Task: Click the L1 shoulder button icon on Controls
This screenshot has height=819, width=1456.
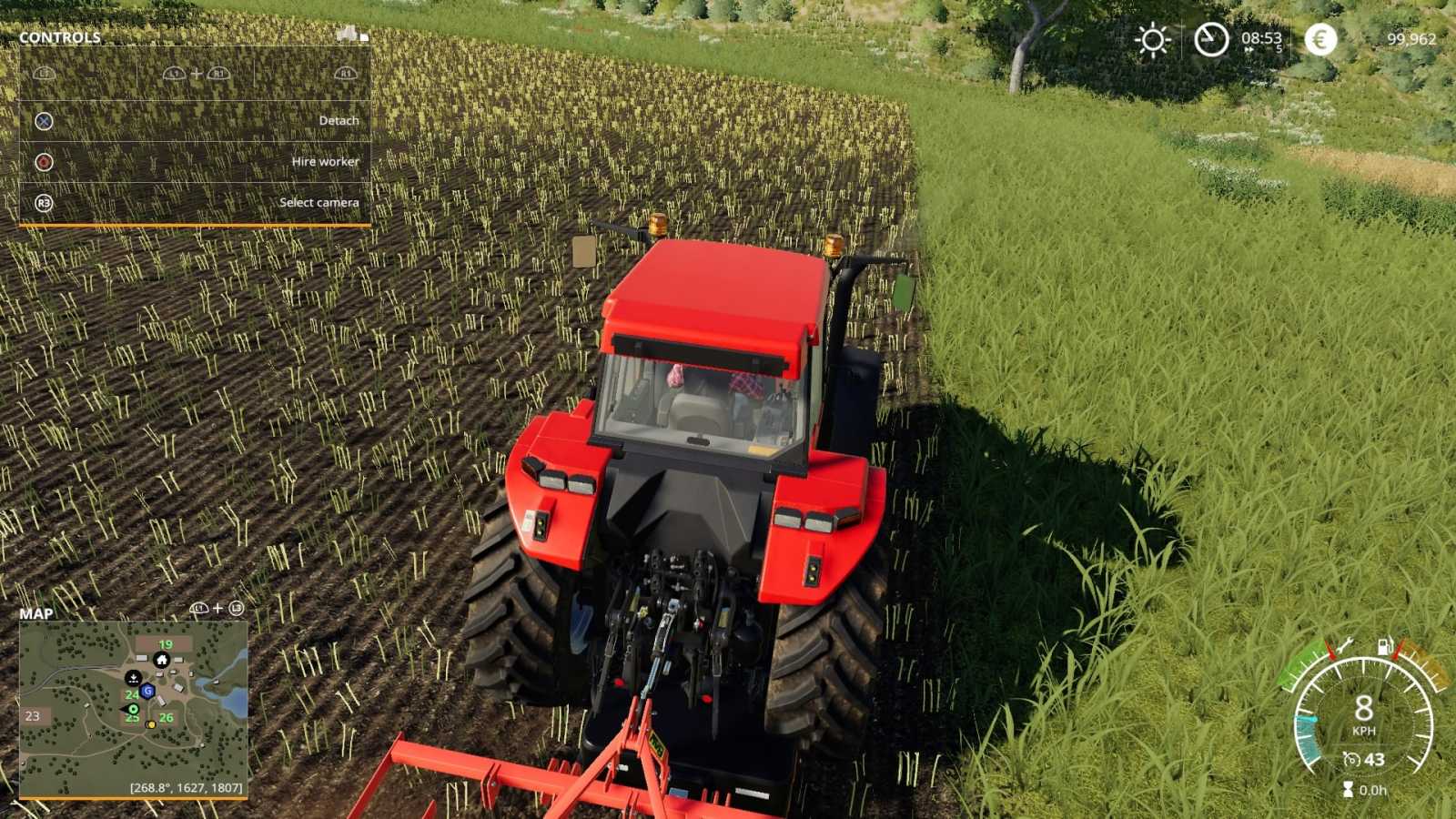Action: coord(43,73)
